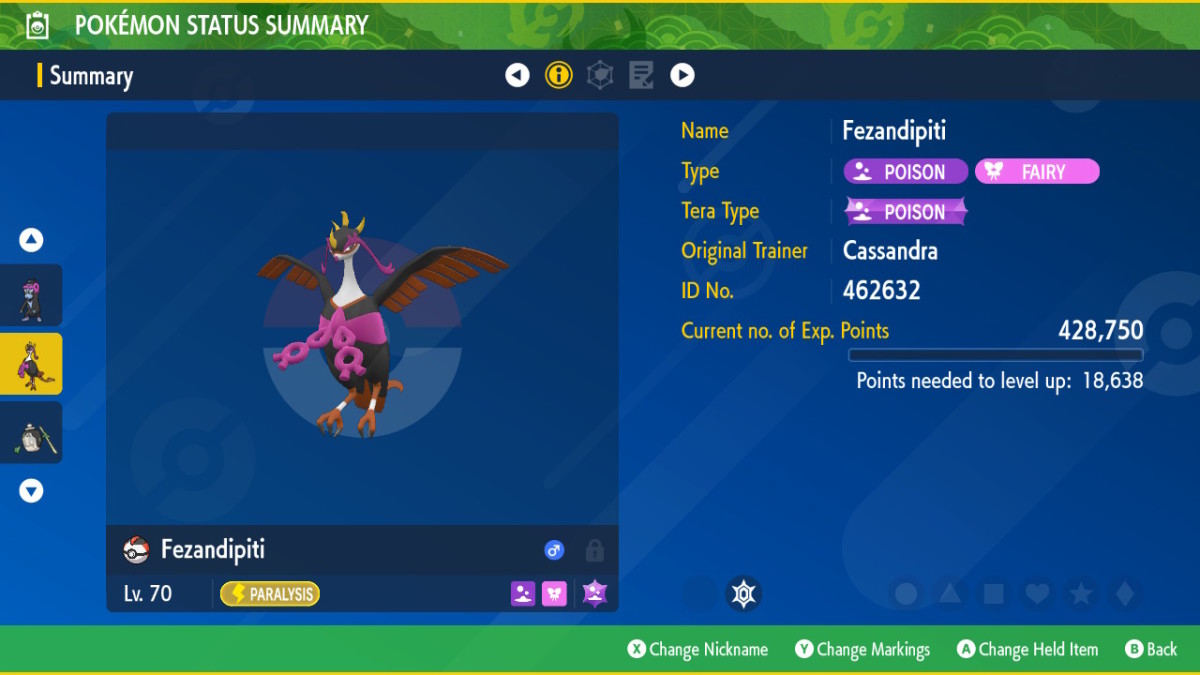This screenshot has width=1200, height=675.
Task: Toggle the square marking
Action: click(993, 594)
